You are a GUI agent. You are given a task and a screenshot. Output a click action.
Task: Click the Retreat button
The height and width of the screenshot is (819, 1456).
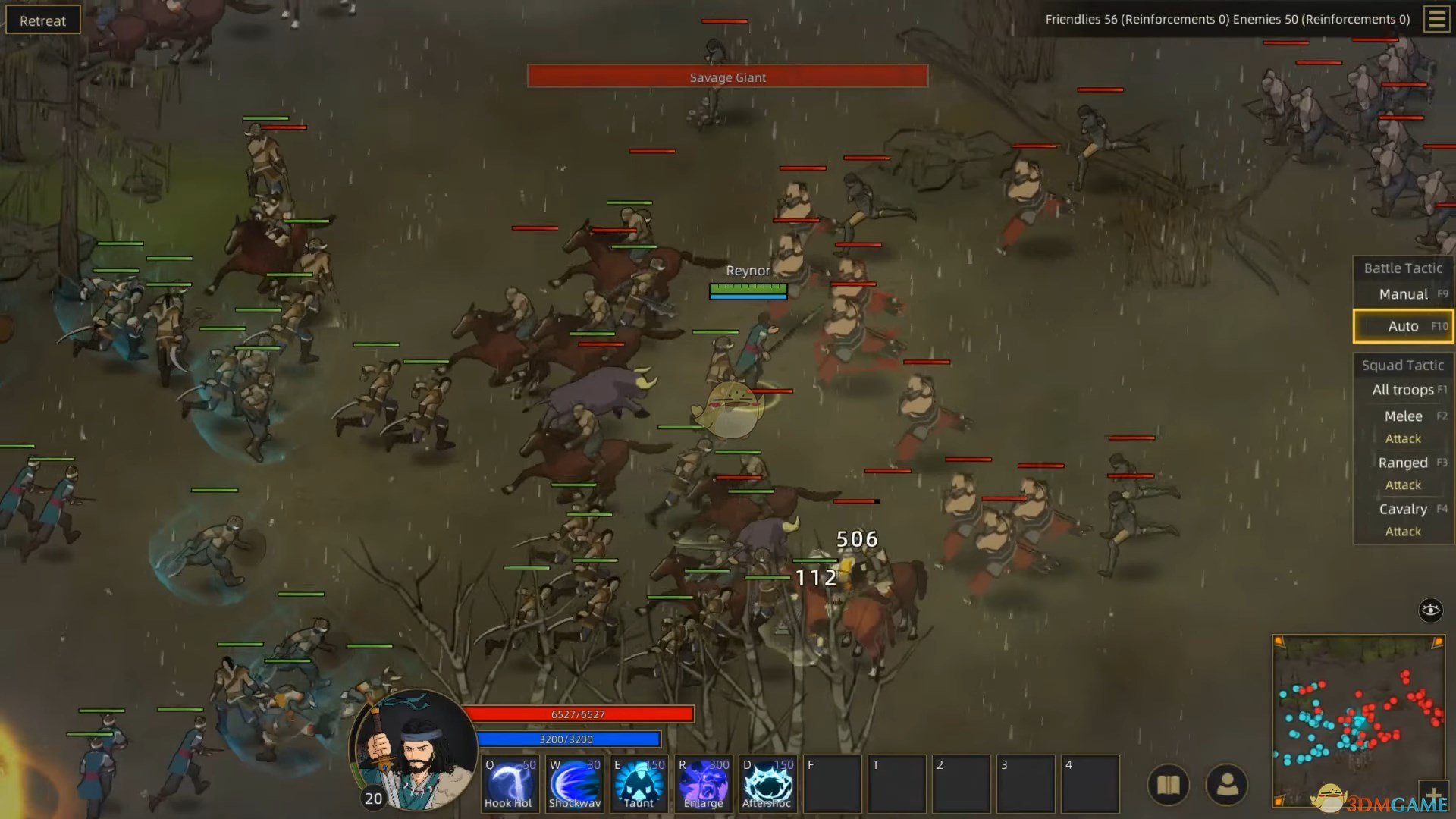pyautogui.click(x=42, y=20)
